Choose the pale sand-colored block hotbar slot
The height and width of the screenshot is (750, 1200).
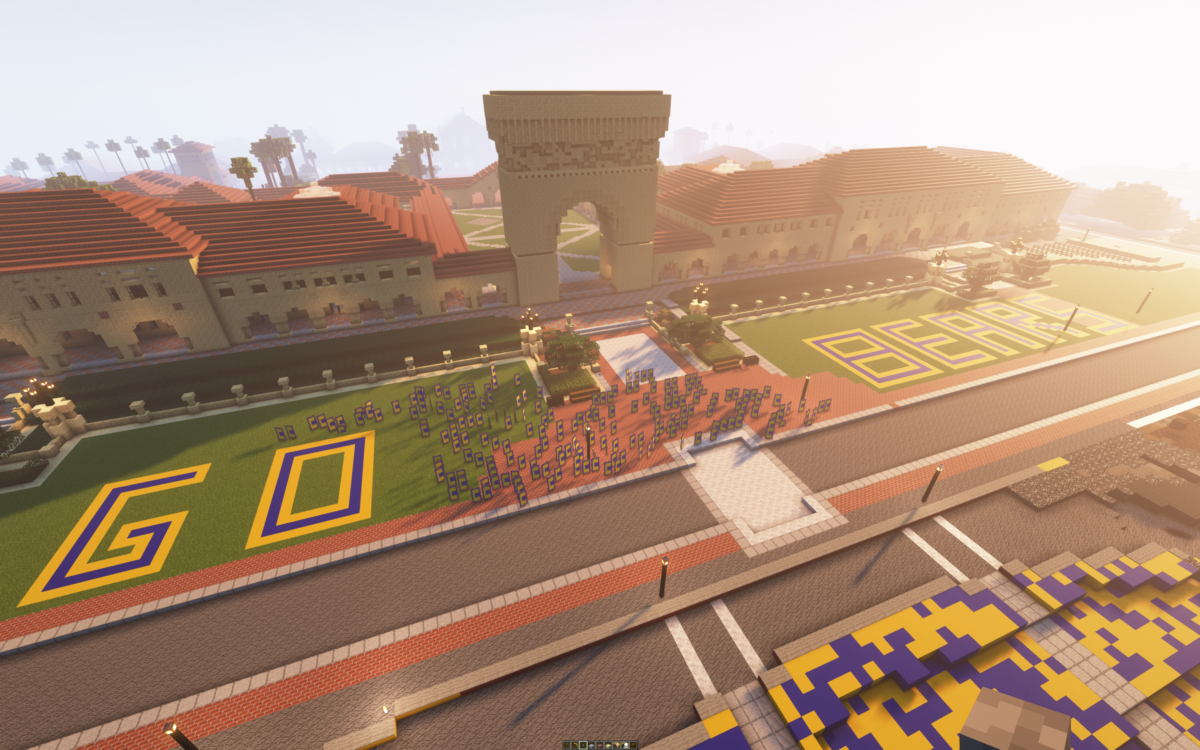pos(608,746)
